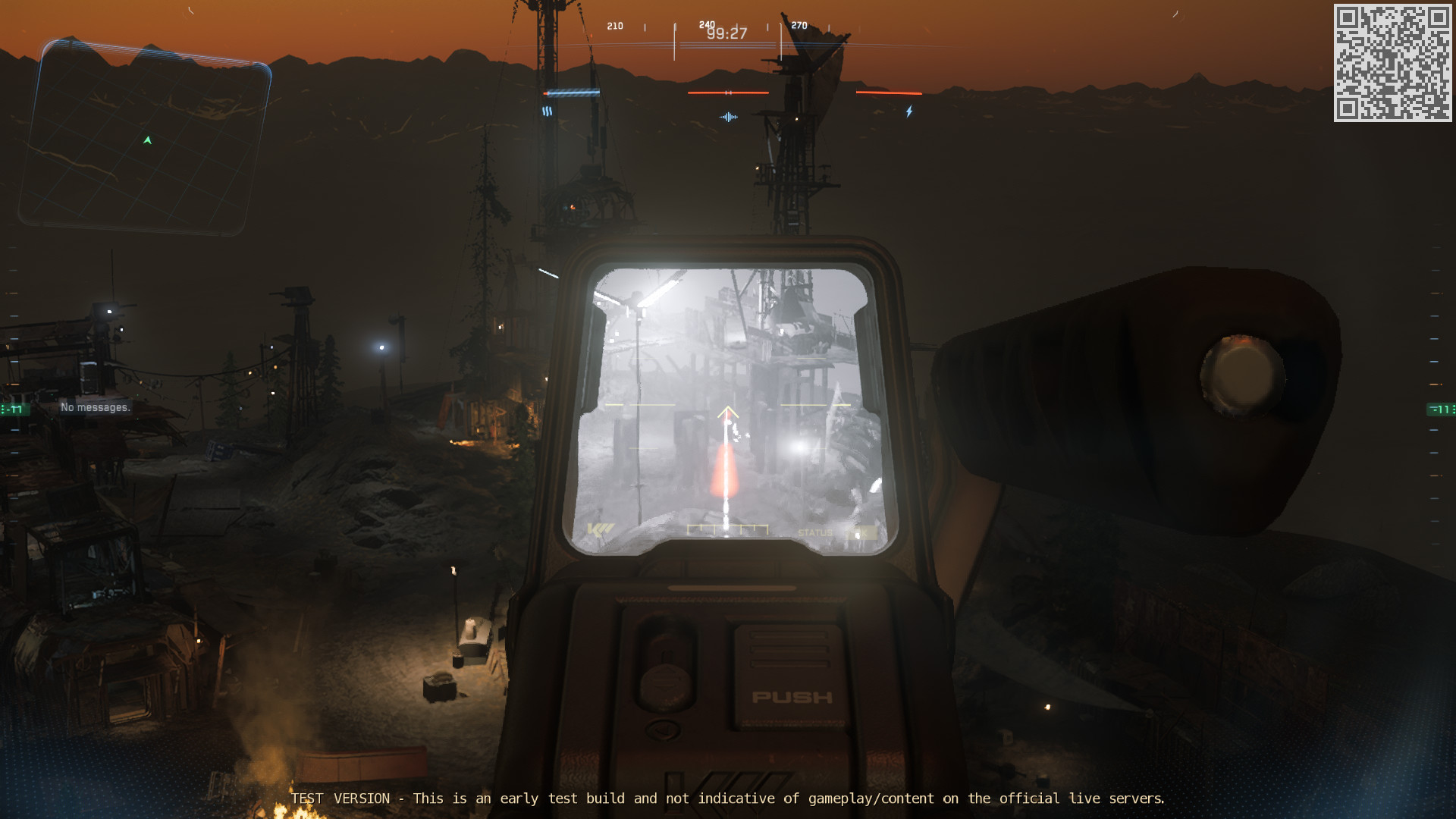Click the wavy lines heat icon
This screenshot has height=819, width=1456.
click(x=547, y=111)
